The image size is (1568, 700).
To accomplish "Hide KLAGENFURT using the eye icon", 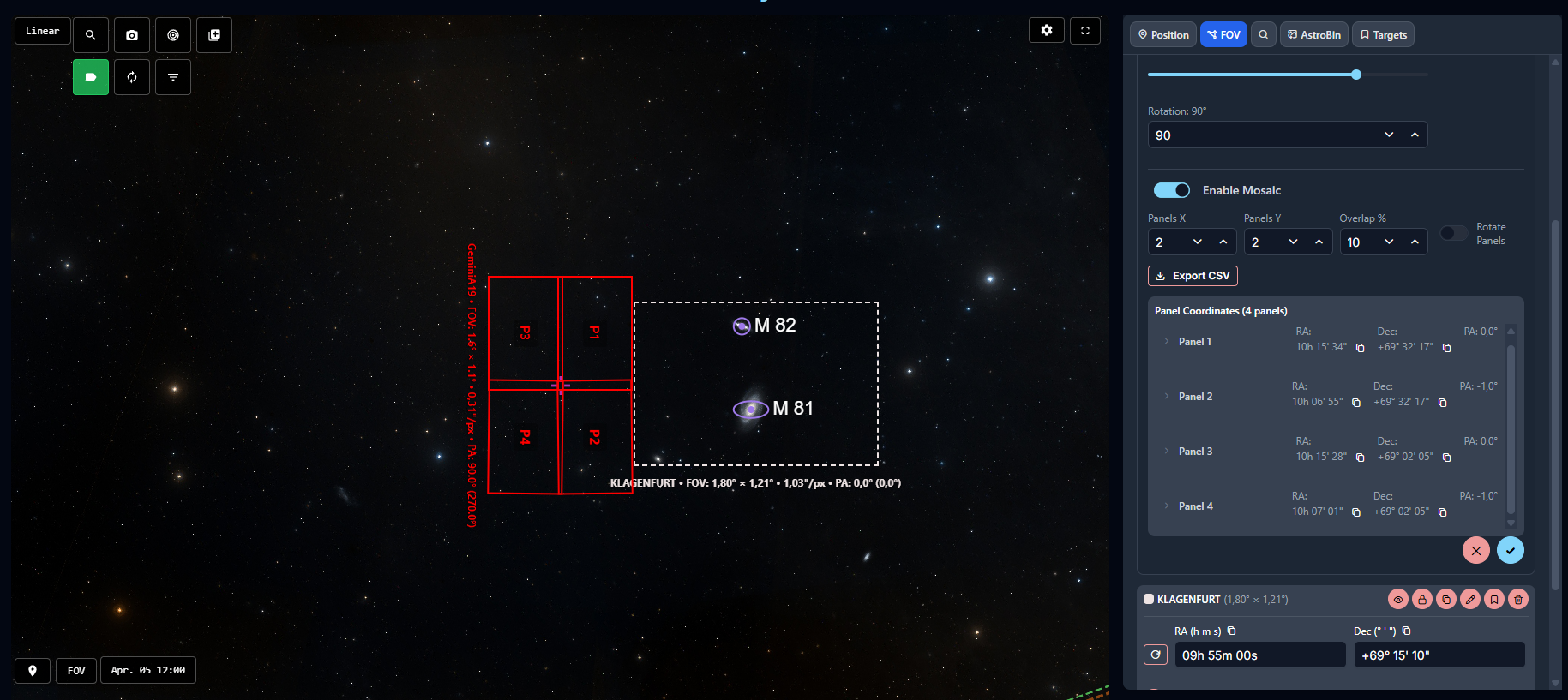I will pyautogui.click(x=1397, y=599).
